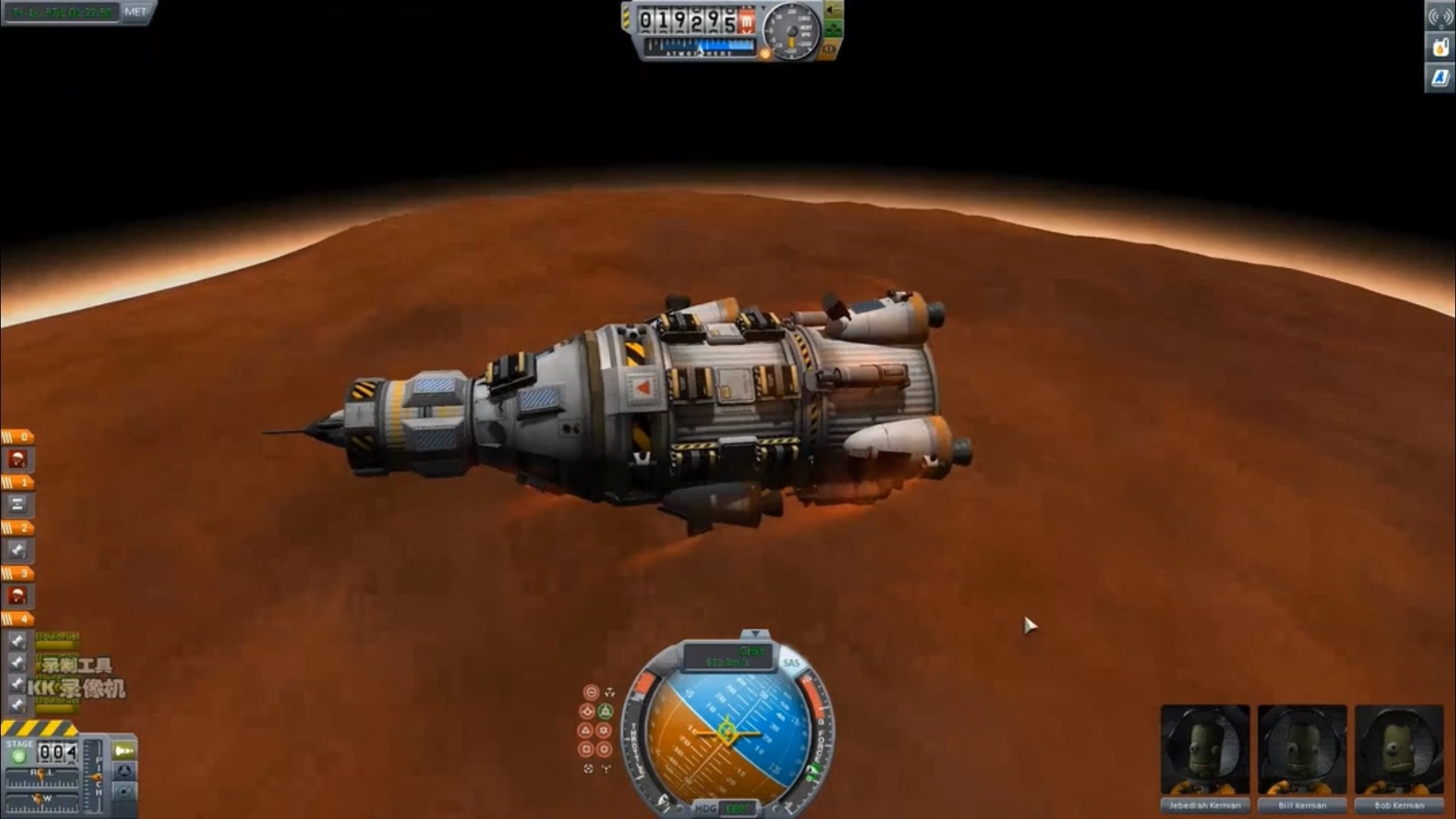Open the signal waves toolbar icon
This screenshot has width=1456, height=819.
pyautogui.click(x=1439, y=17)
